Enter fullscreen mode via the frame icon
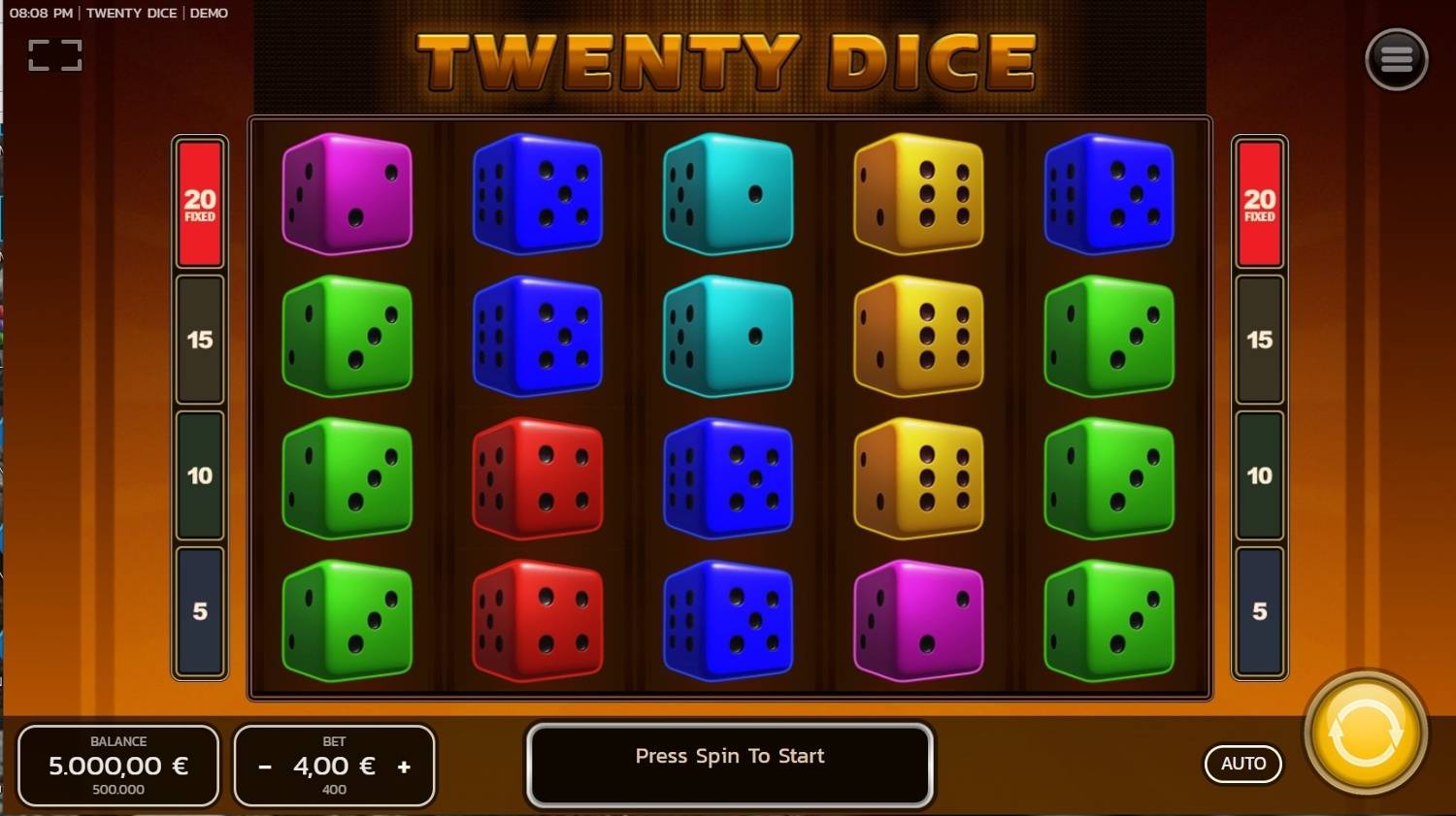Viewport: 1456px width, 816px height. 54,54
